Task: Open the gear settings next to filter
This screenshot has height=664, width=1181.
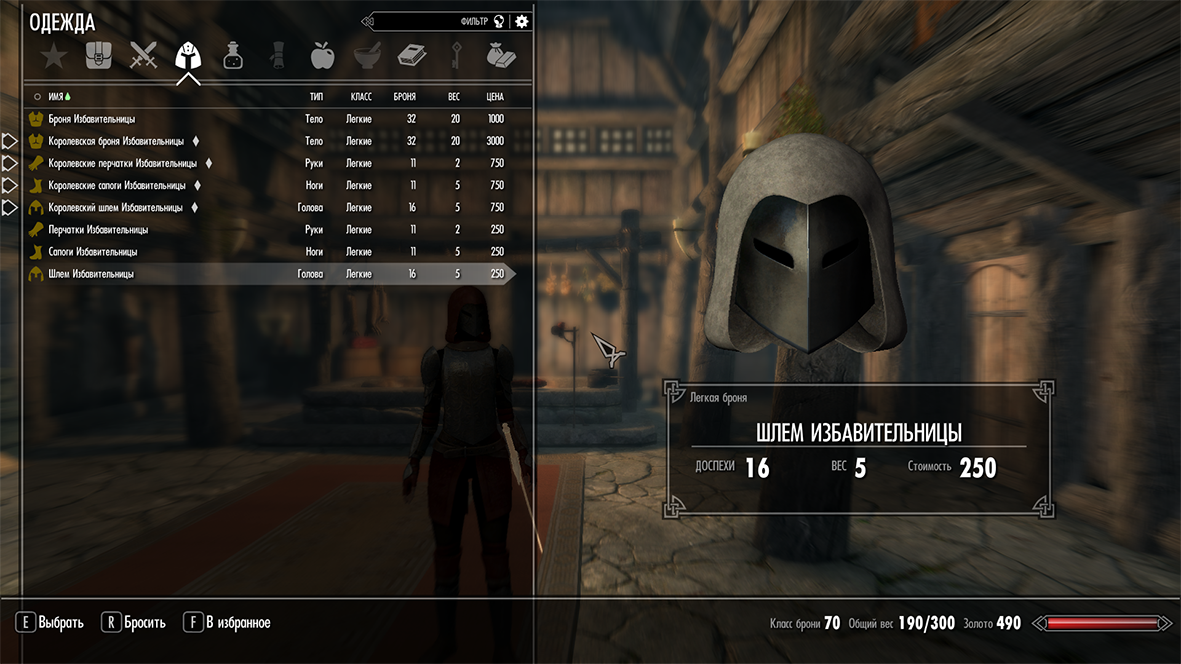Action: pyautogui.click(x=522, y=21)
